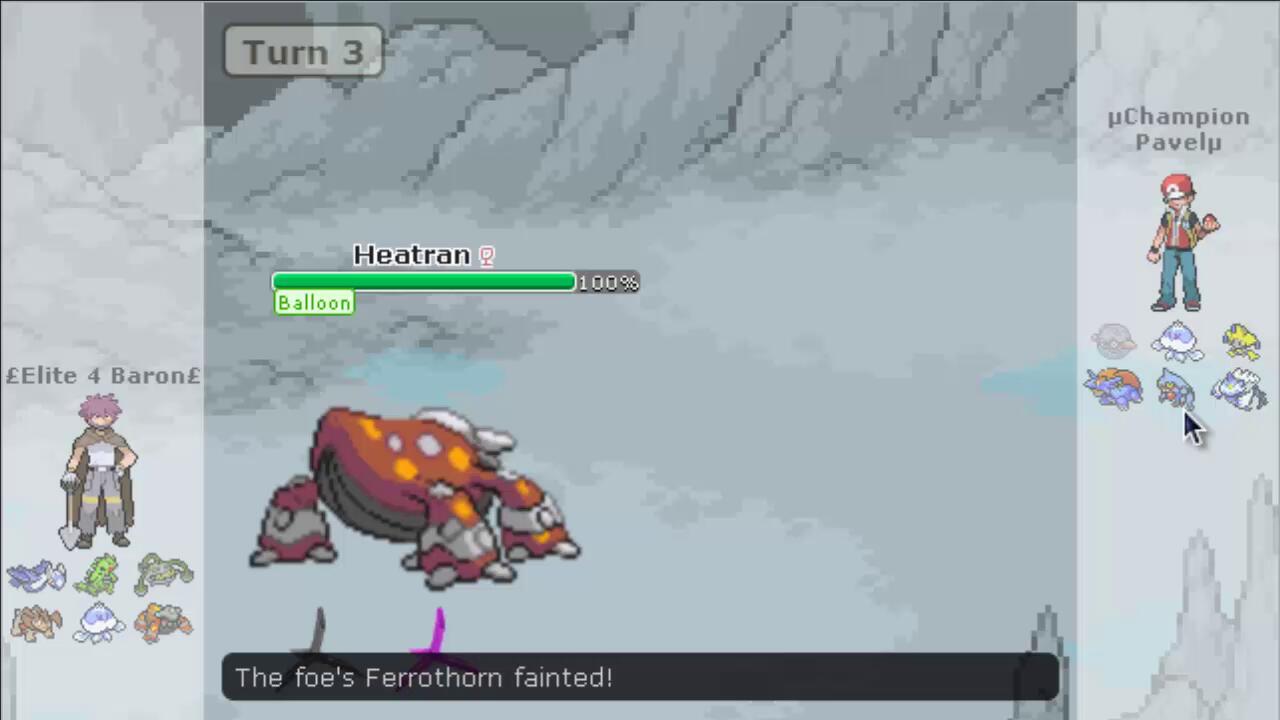
Task: Select Baron's Jellicent team icon
Action: [98, 623]
